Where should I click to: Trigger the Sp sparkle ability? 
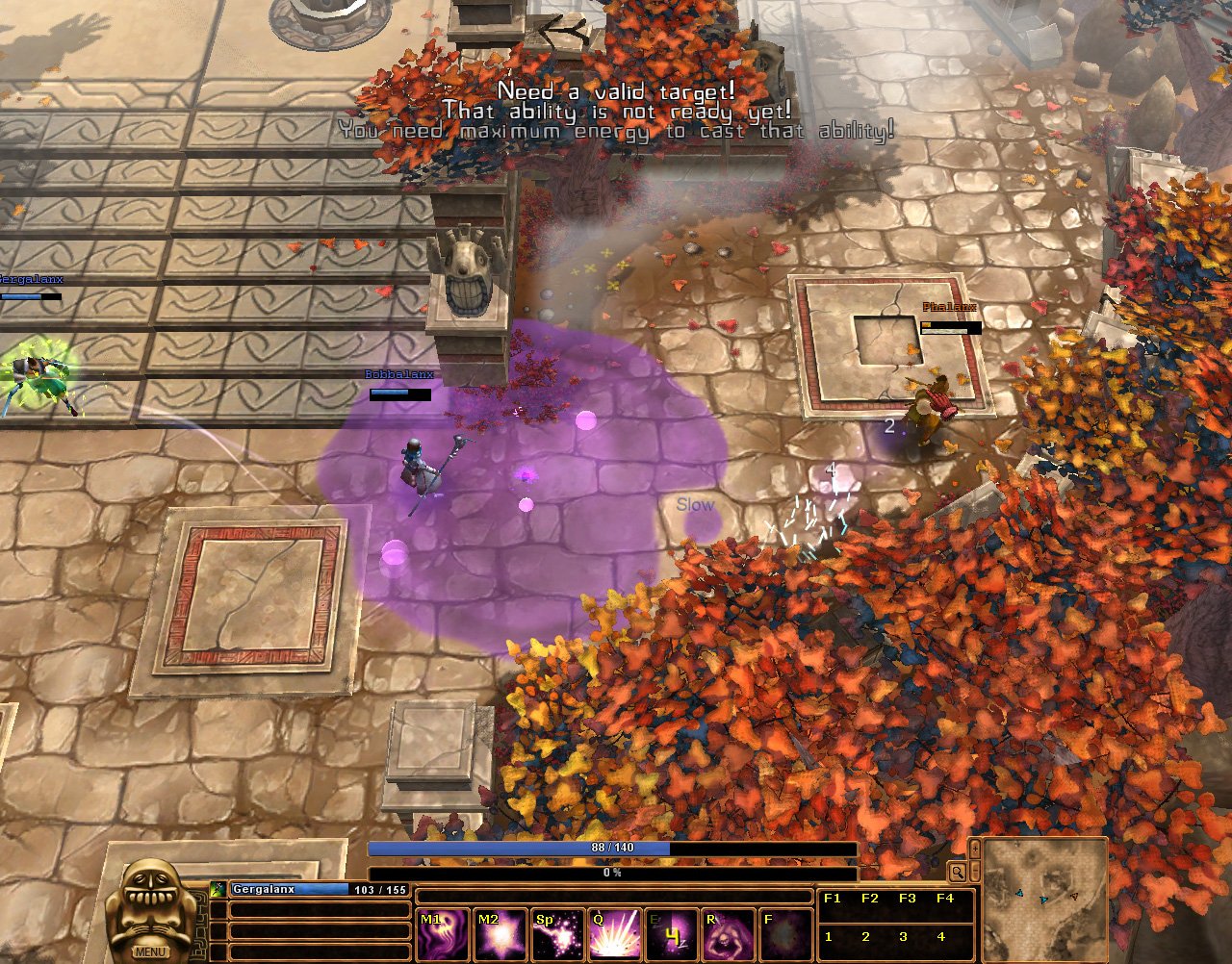(558, 935)
